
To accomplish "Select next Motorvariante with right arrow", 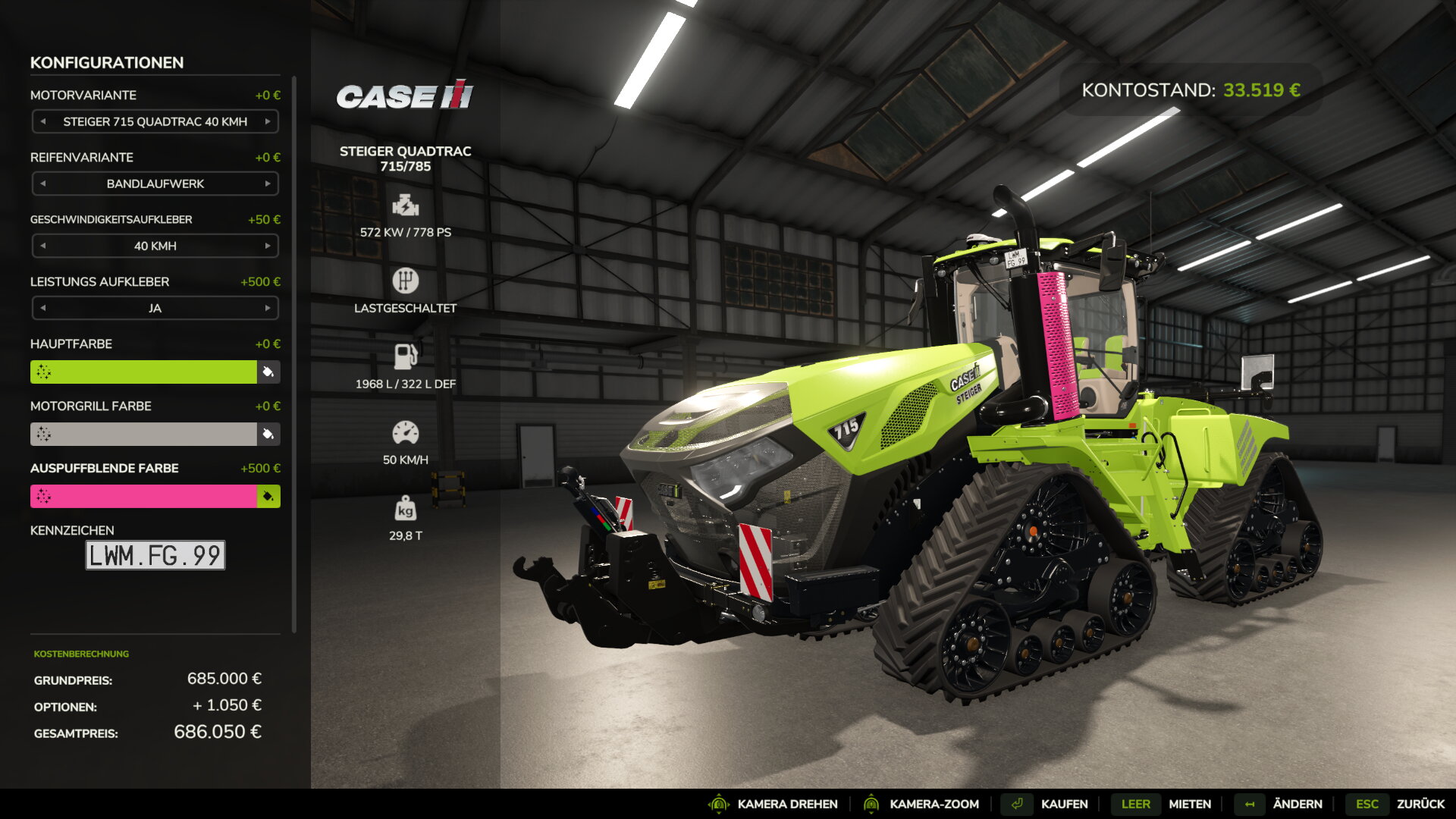I will point(268,121).
